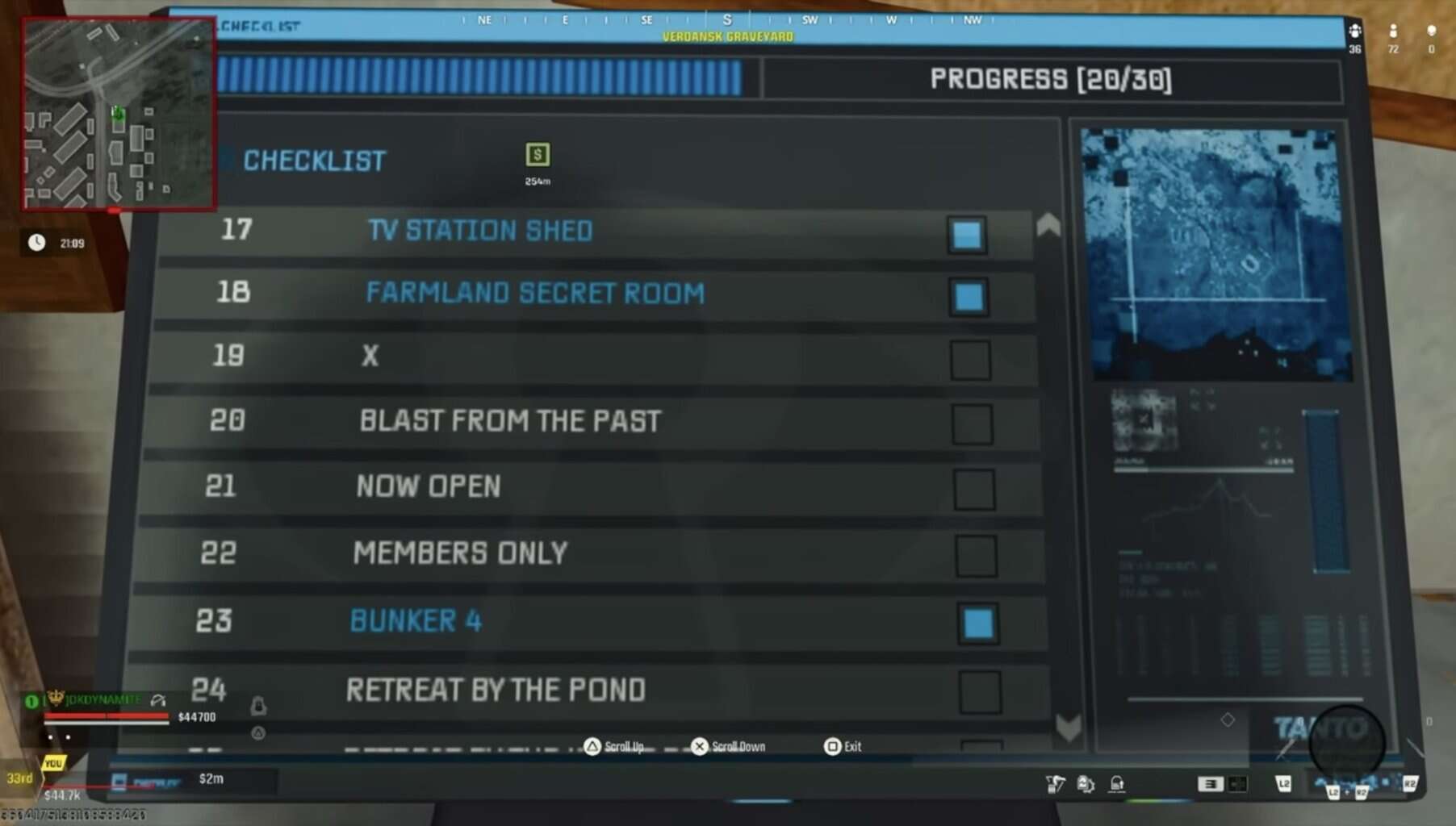Open the locked loadout bag icon
Screen dimensions: 1456x826
1118,782
